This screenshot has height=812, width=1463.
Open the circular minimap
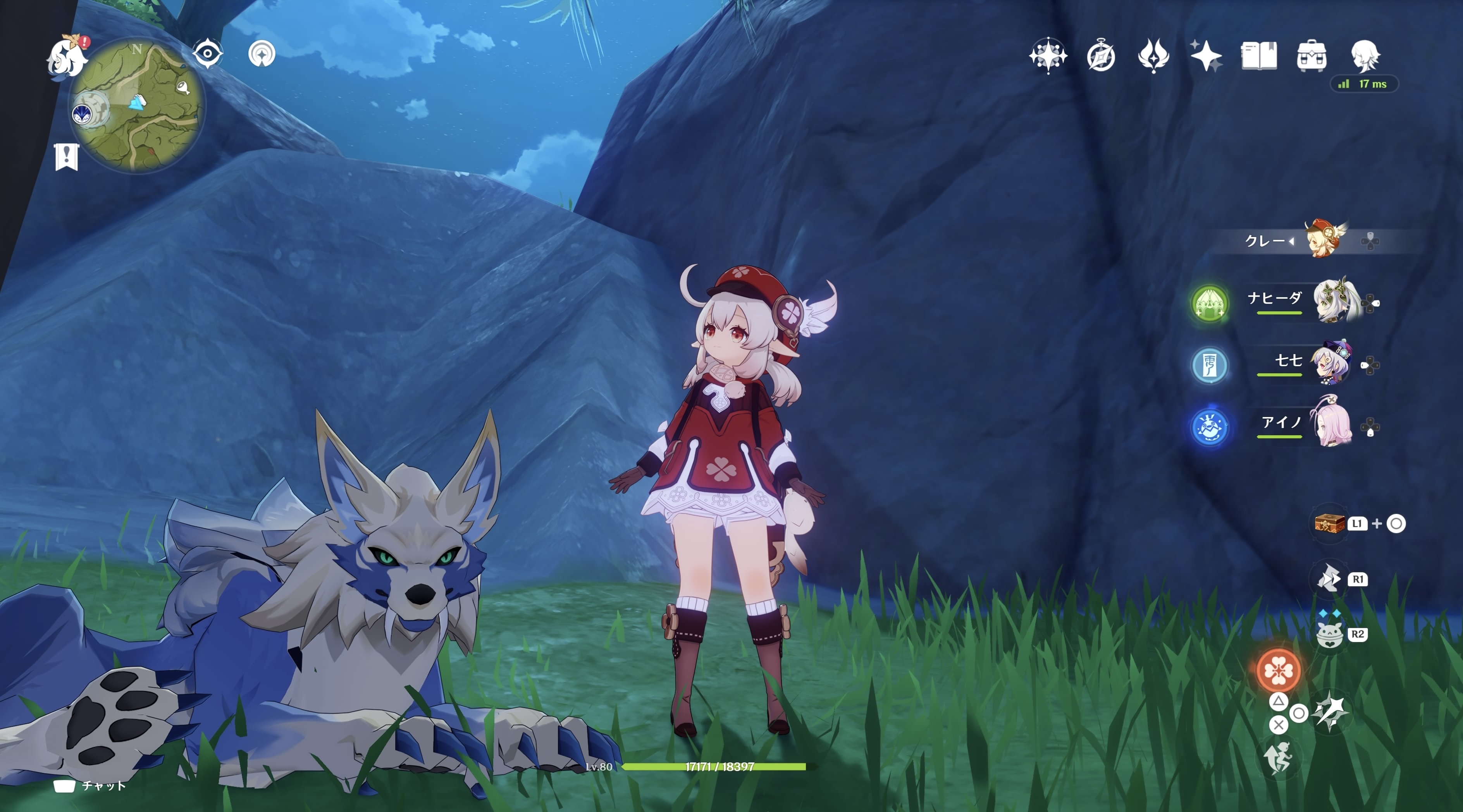coord(138,106)
